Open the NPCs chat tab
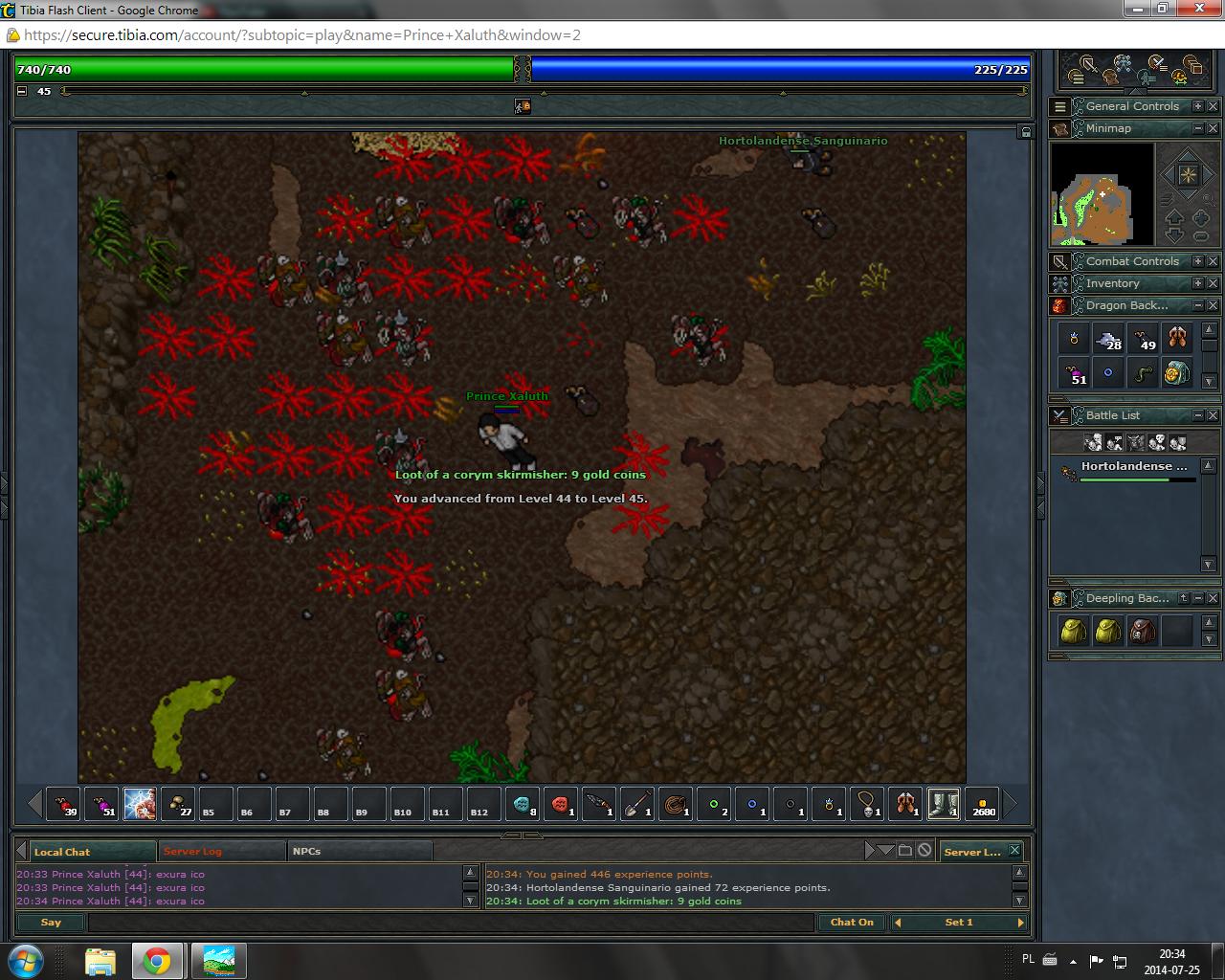Image resolution: width=1225 pixels, height=980 pixels. [x=307, y=851]
